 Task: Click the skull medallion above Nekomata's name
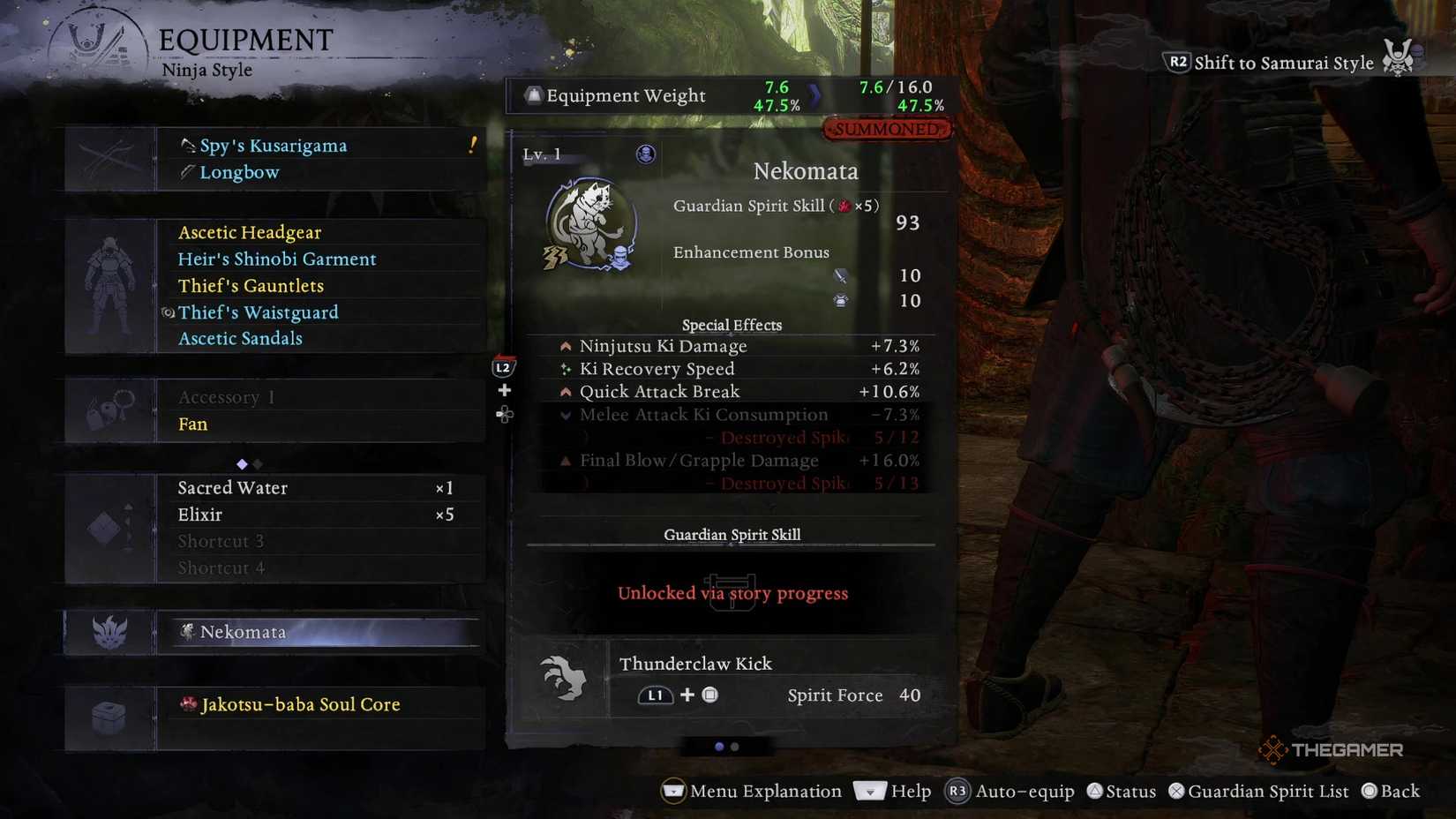646,154
